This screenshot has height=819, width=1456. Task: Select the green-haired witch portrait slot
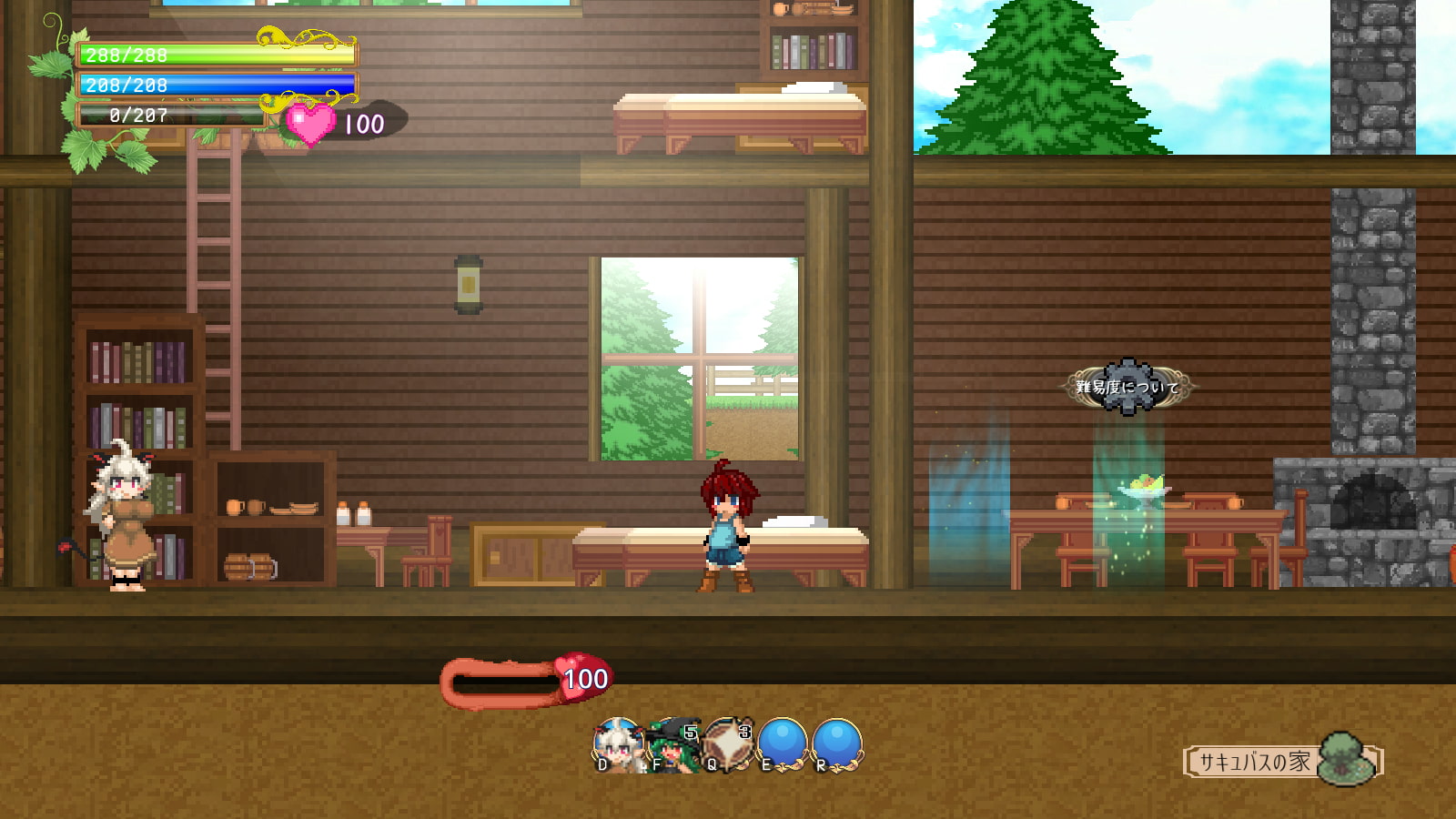tap(672, 745)
